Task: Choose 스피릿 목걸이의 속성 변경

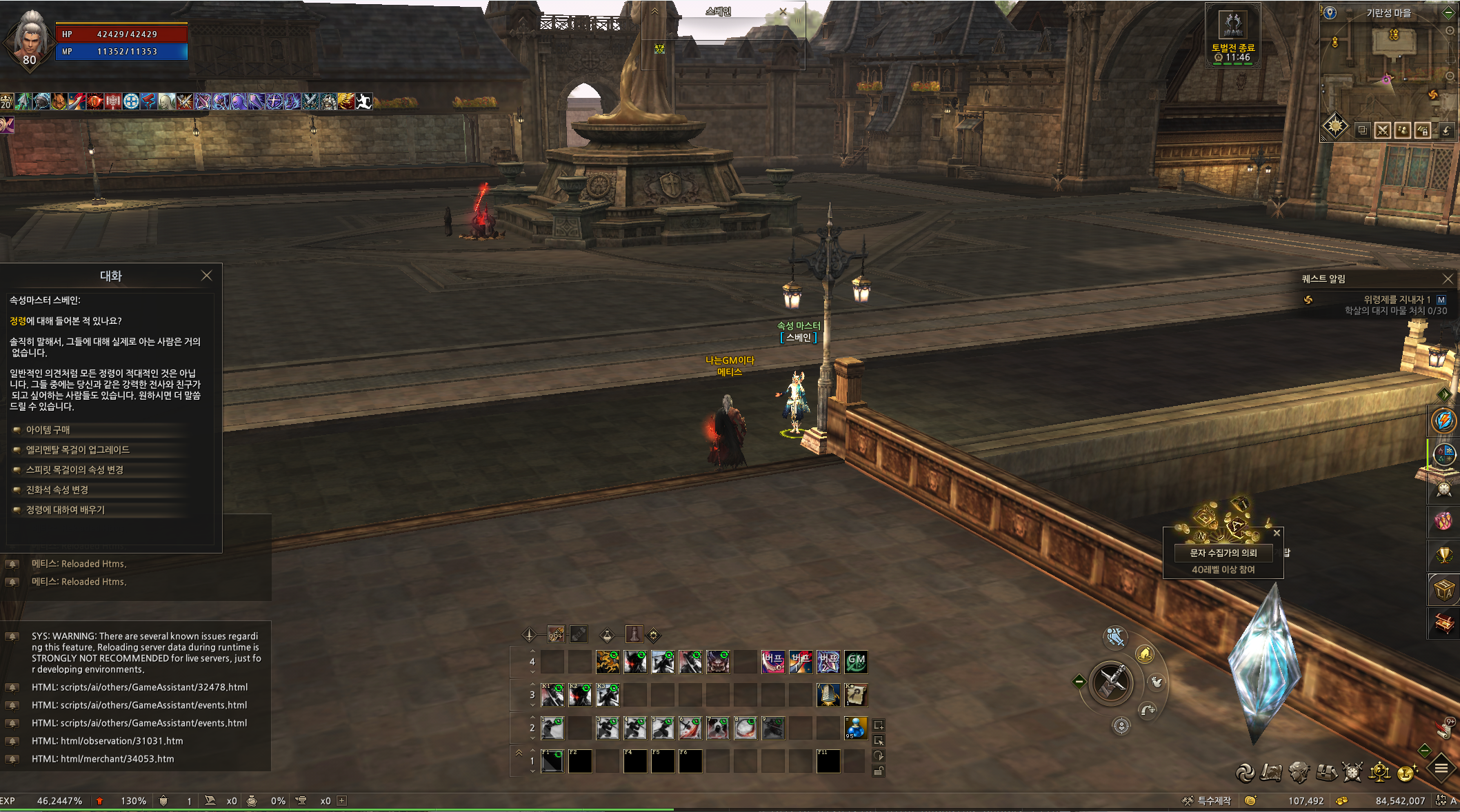Action: pos(74,469)
